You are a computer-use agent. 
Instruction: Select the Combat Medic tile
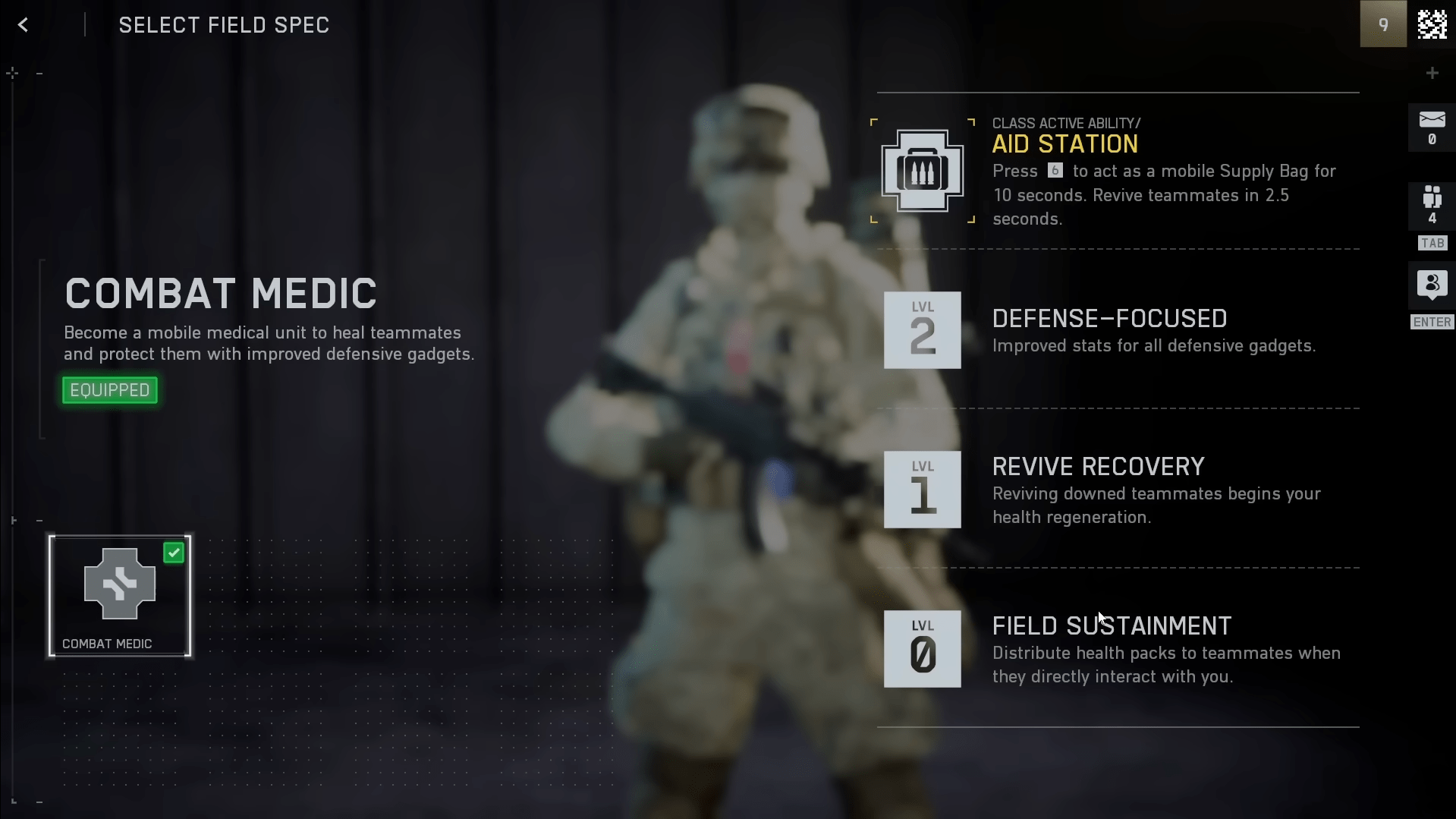click(x=119, y=596)
